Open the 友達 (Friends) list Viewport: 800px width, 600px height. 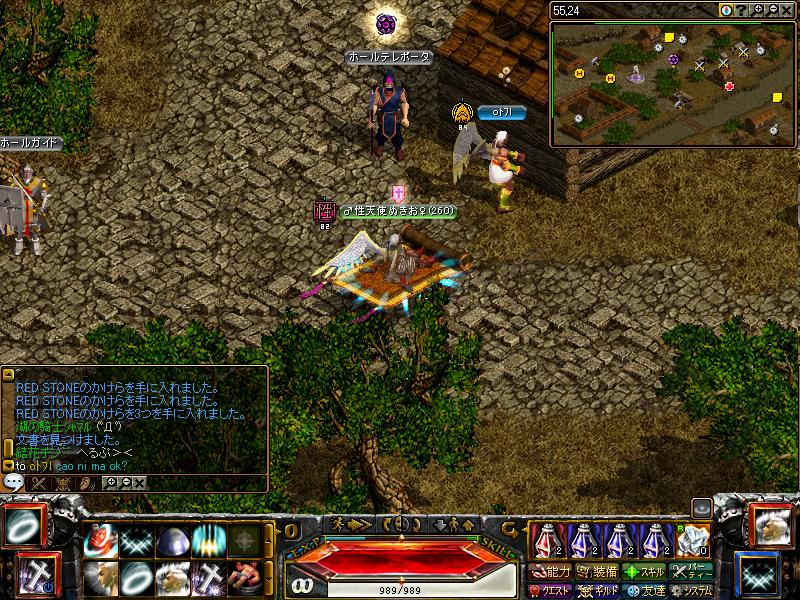pos(644,591)
